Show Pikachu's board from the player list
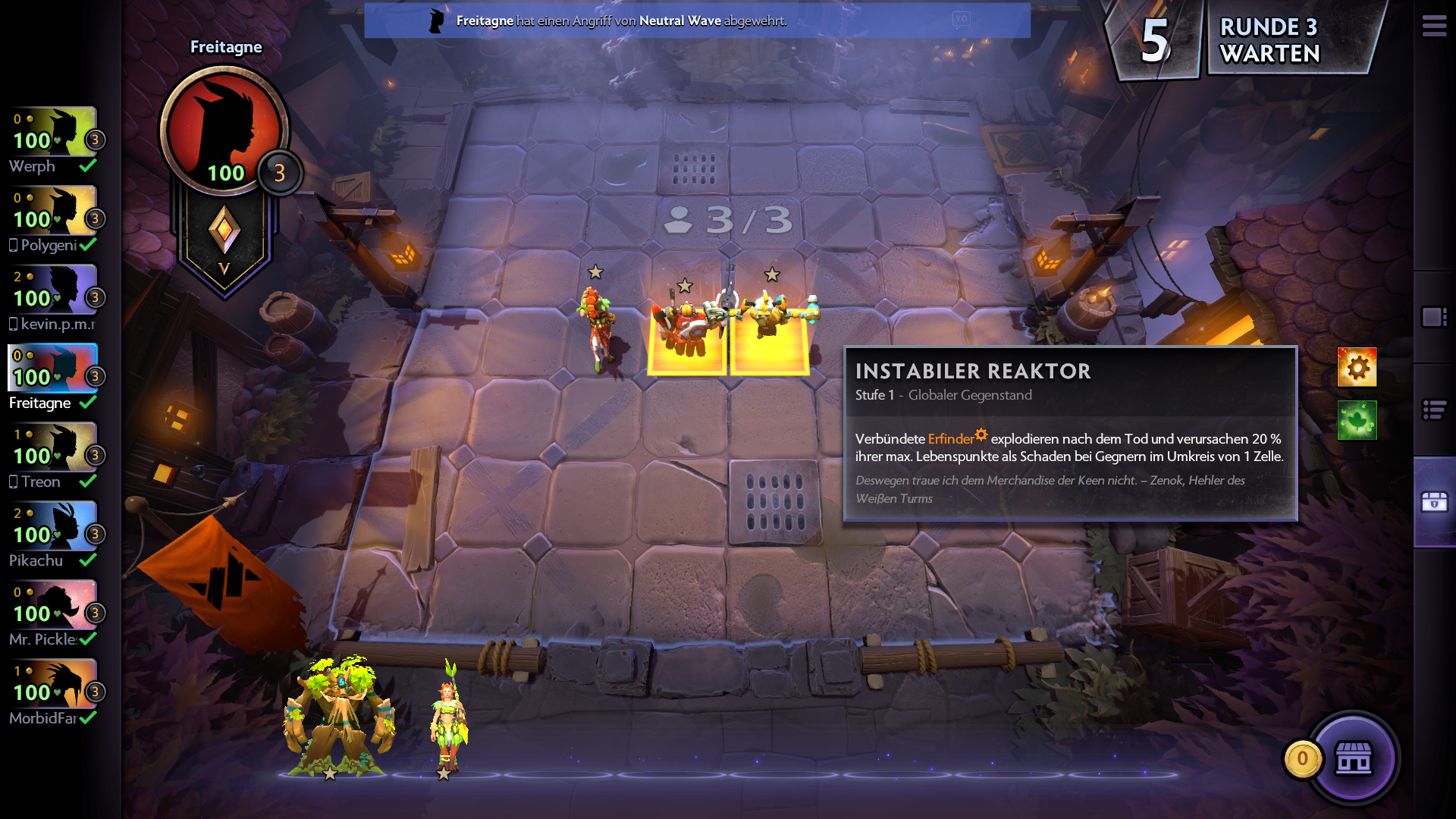The height and width of the screenshot is (819, 1456). coord(53,535)
